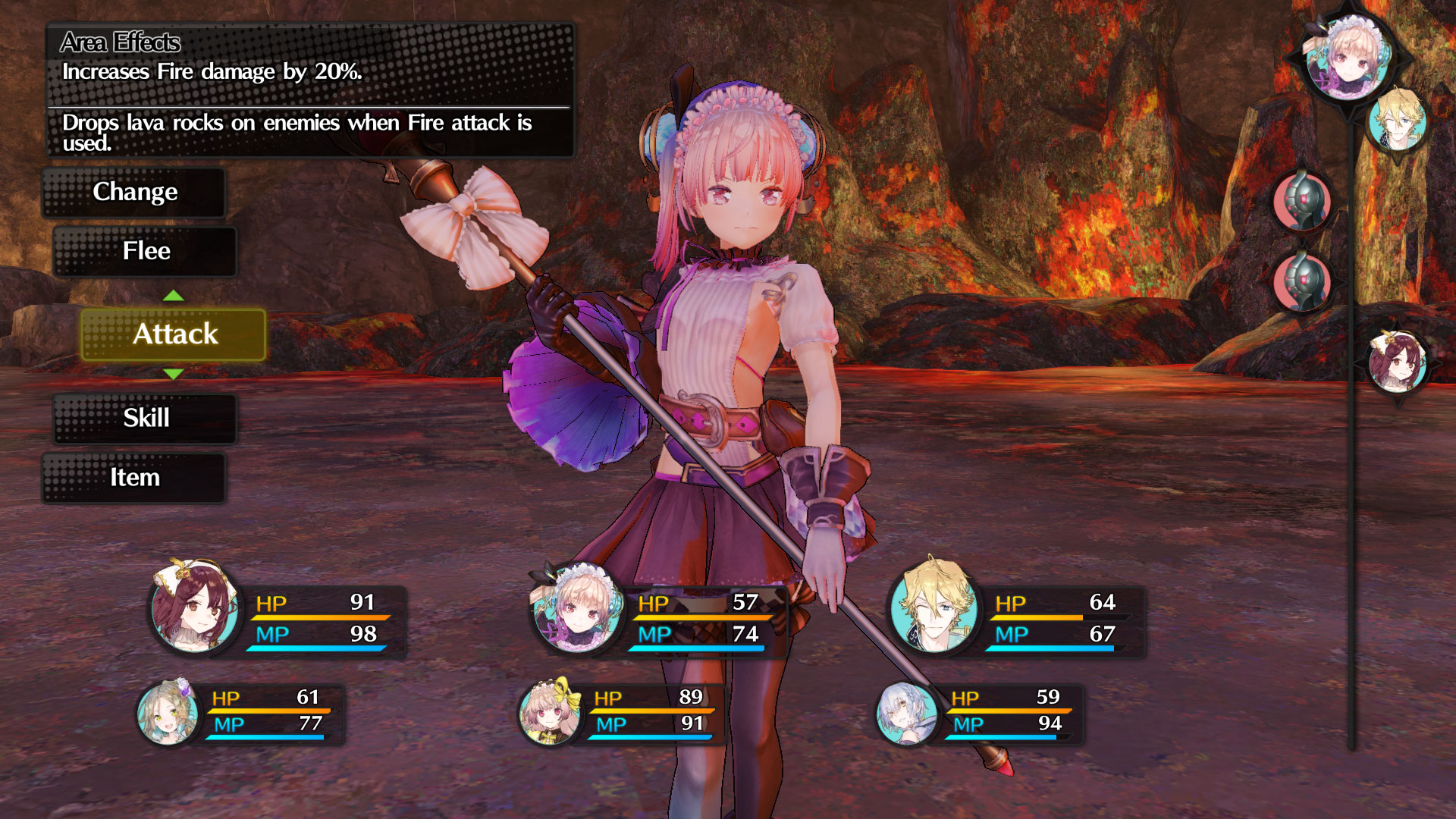Select the highlighted Attack command
Screen dimensions: 1456x819
175,334
